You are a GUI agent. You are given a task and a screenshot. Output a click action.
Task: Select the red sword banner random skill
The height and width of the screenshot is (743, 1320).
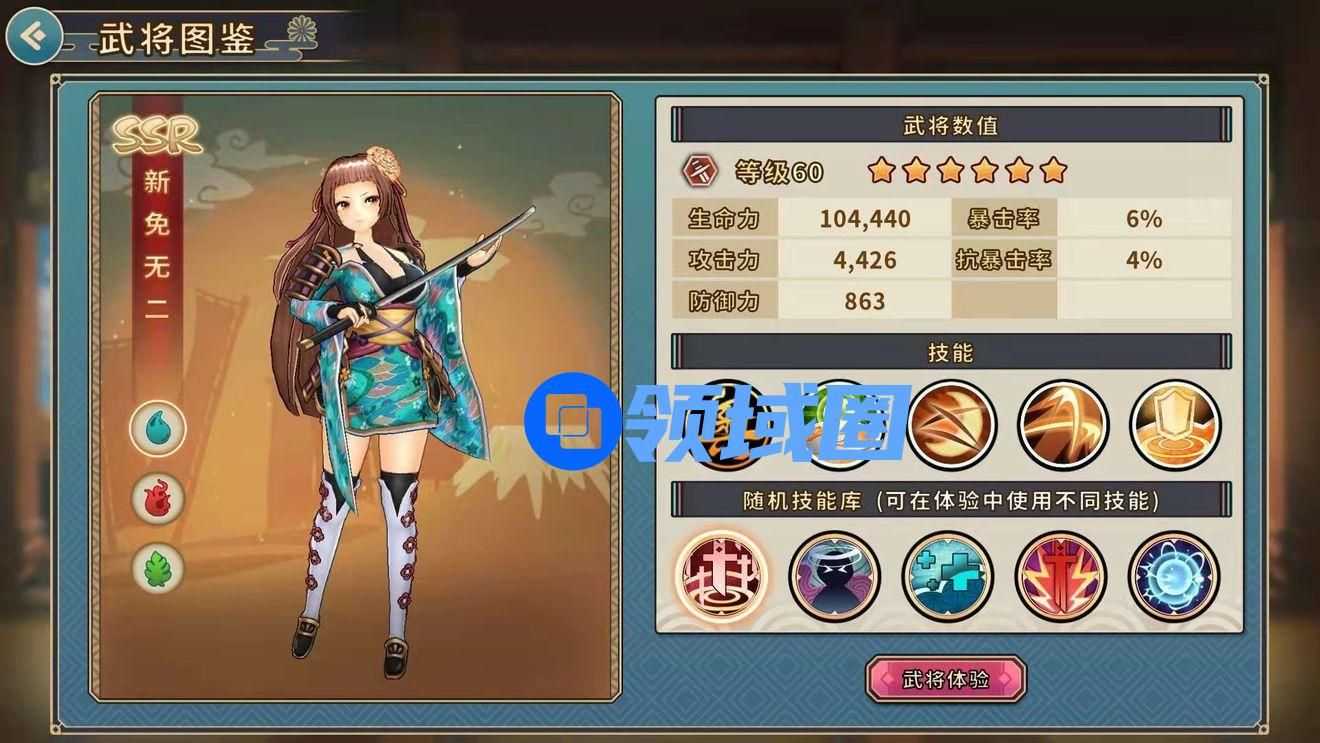(x=721, y=576)
